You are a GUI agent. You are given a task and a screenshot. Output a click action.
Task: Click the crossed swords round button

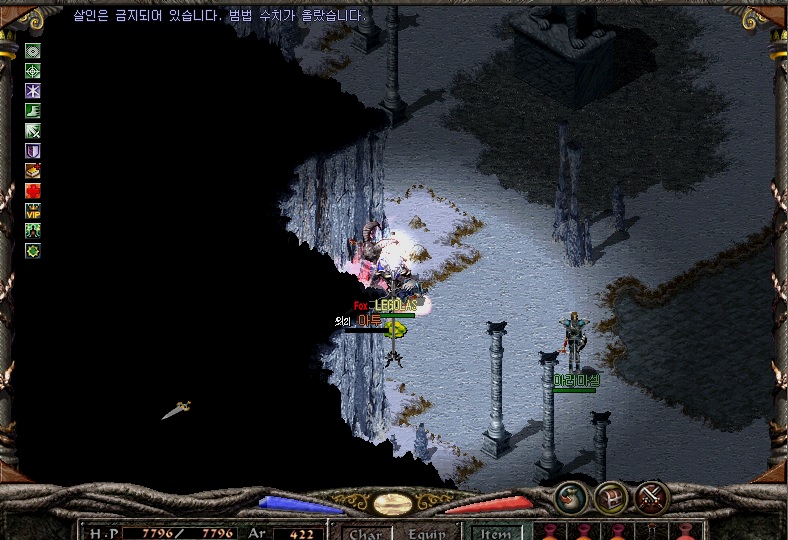pyautogui.click(x=652, y=495)
